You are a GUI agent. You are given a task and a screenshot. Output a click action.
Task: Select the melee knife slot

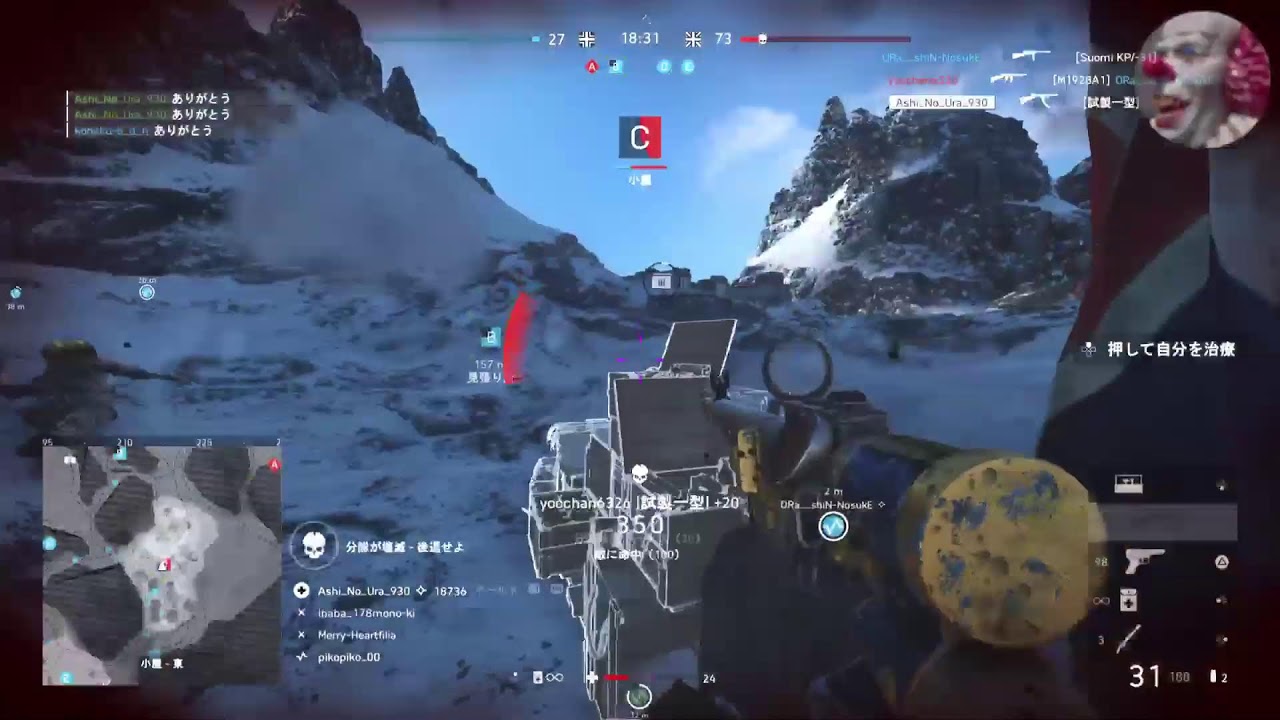tap(1129, 638)
